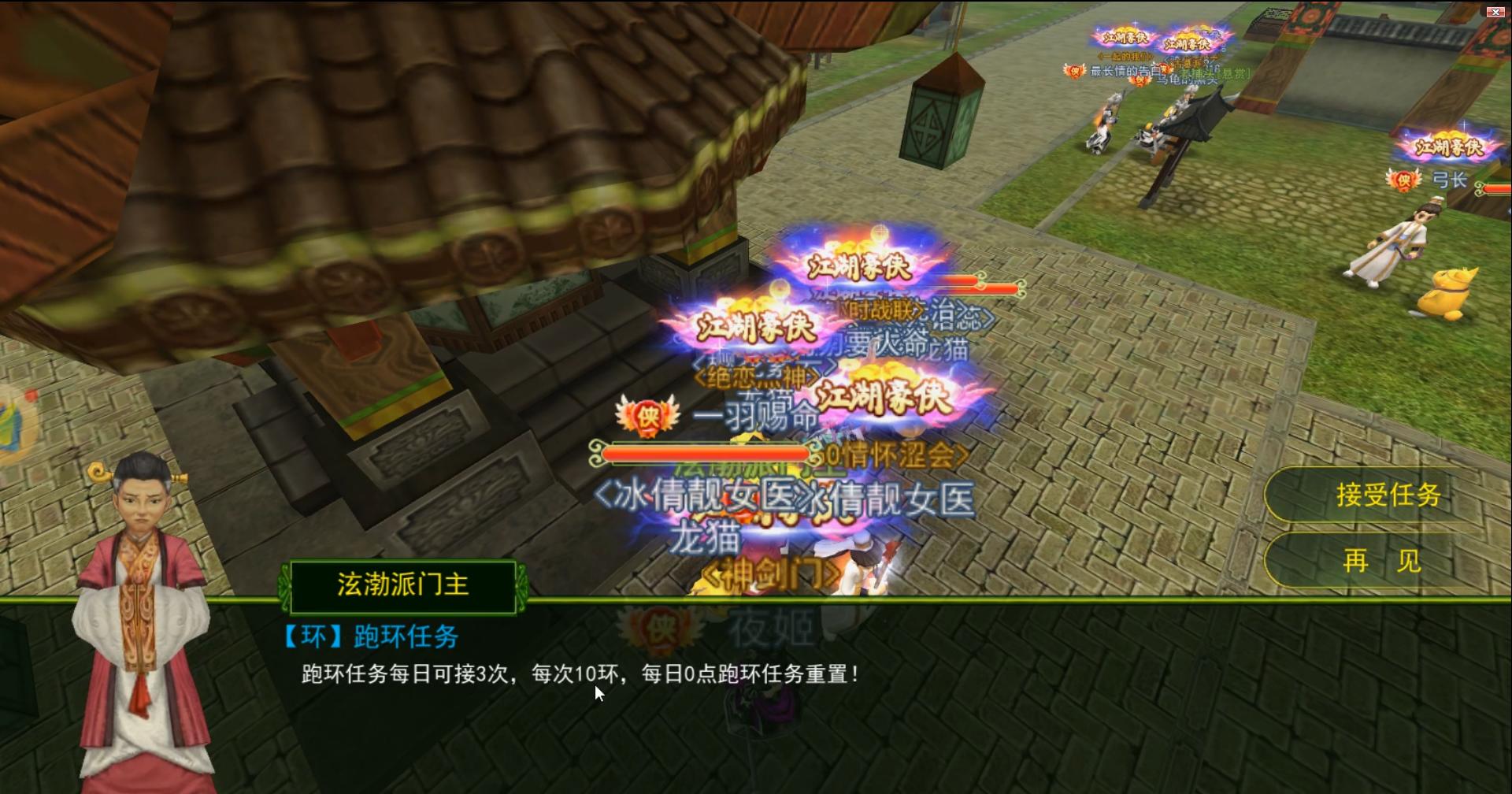Close the game window with the red X
1512x794 pixels.
1494,12
